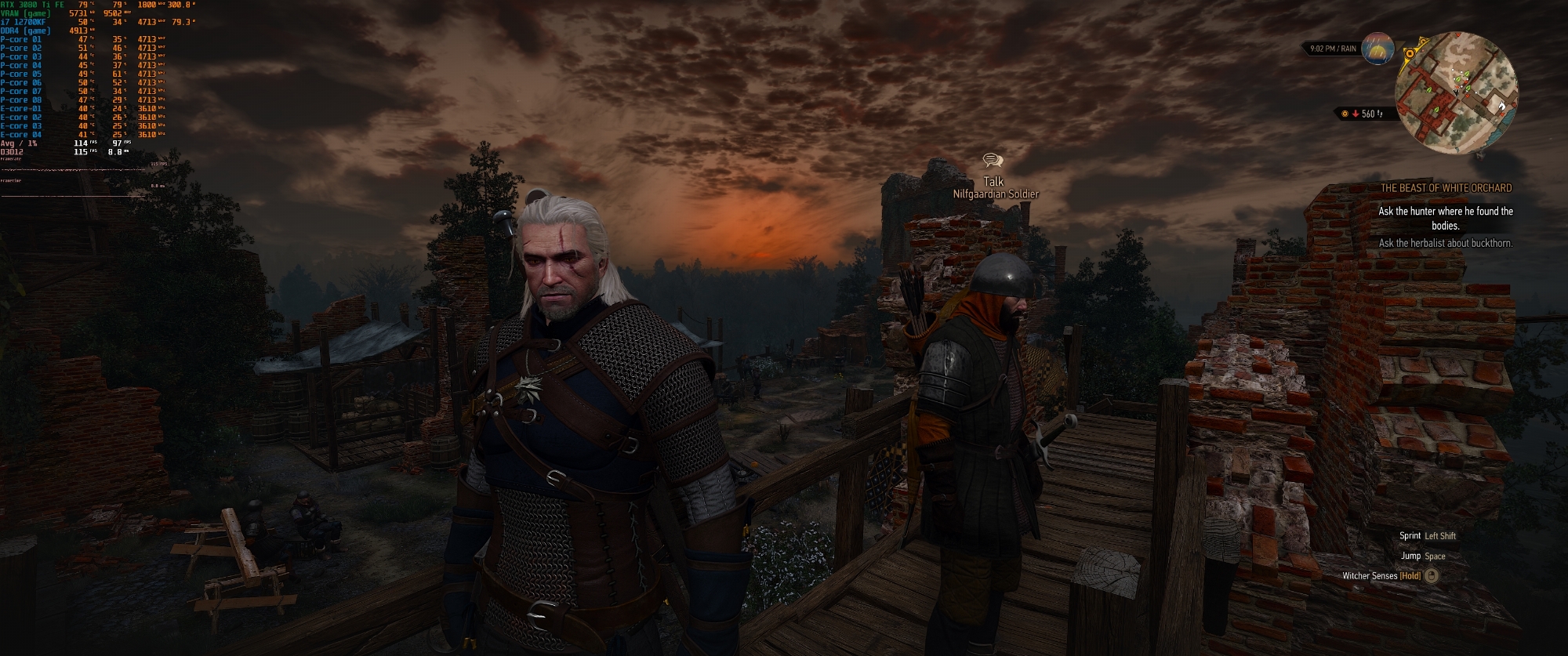Select the herbalist buckthorn objective
This screenshot has width=1568, height=656.
point(1445,243)
